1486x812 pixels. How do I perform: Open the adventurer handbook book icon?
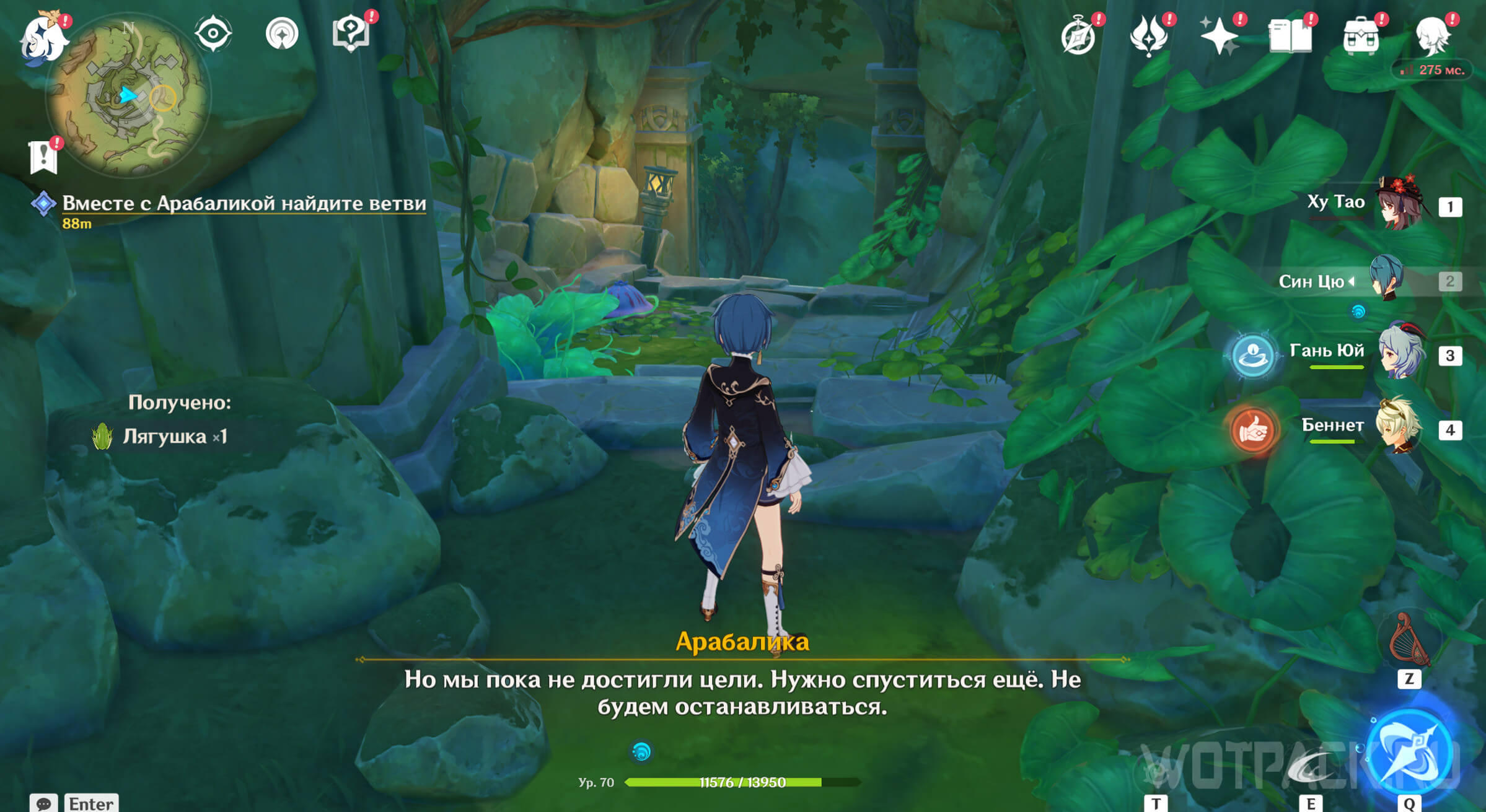coord(1290,37)
